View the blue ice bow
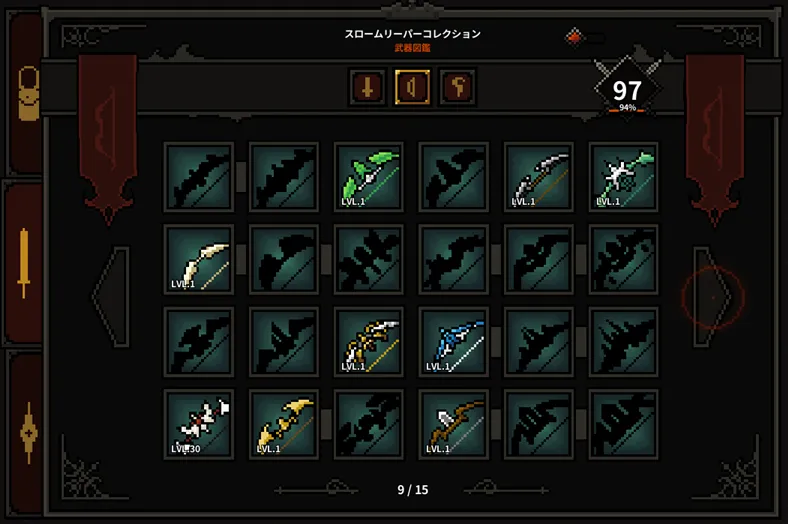 454,342
